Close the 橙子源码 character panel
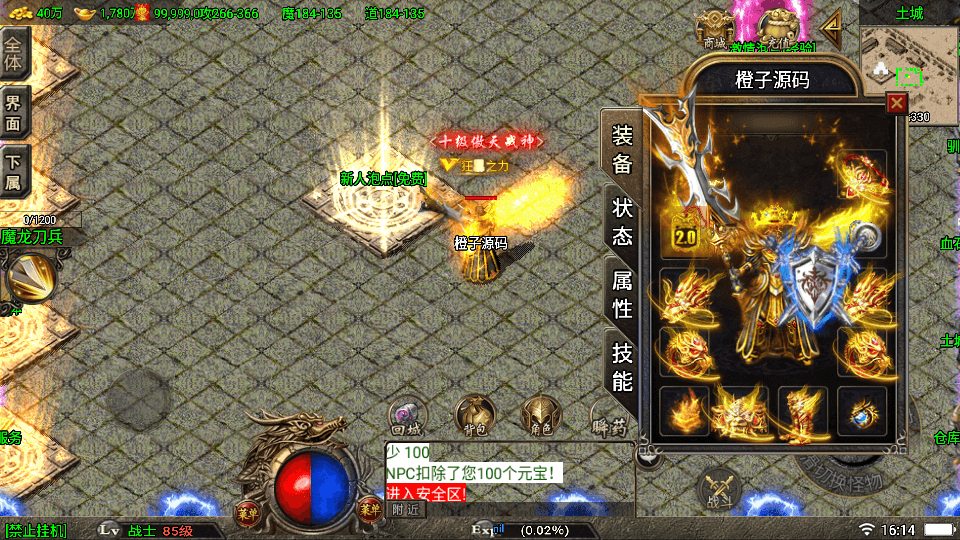Image resolution: width=960 pixels, height=540 pixels. [x=896, y=103]
